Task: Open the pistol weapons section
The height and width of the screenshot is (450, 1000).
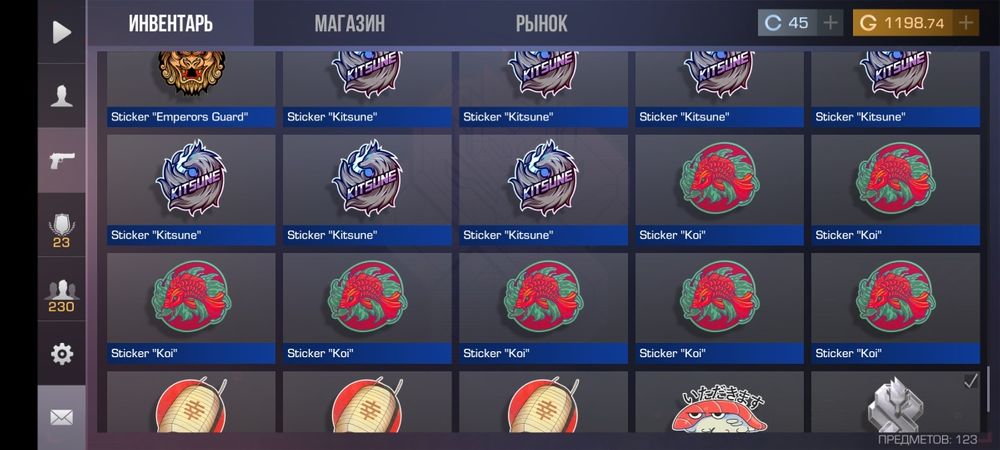Action: (x=62, y=160)
